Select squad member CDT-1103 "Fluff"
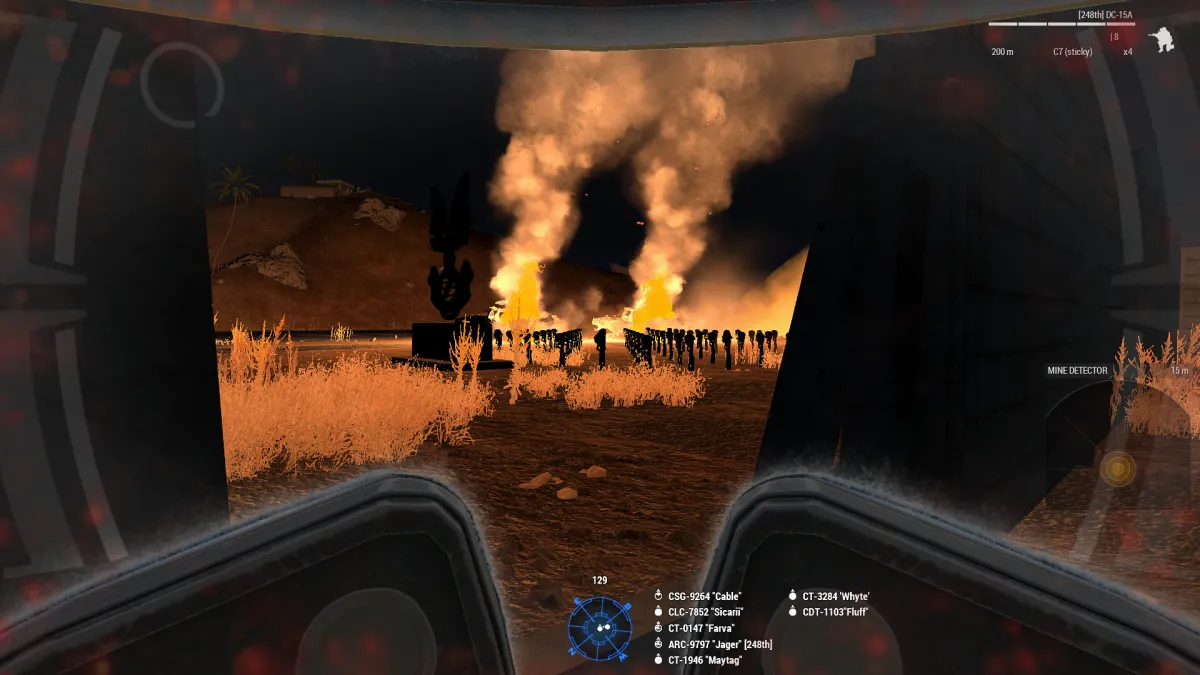This screenshot has height=675, width=1200. point(835,612)
